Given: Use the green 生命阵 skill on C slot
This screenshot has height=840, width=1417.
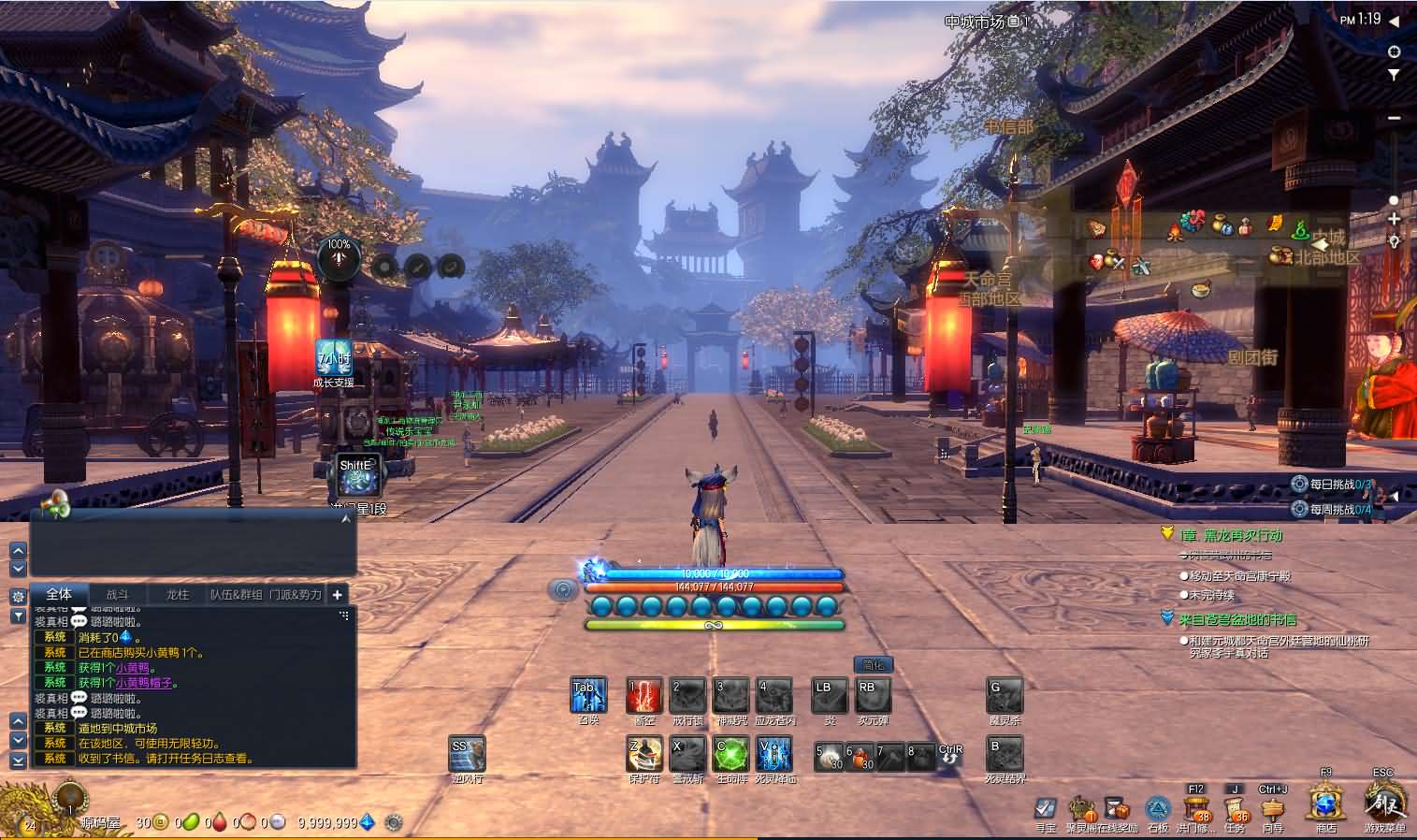Looking at the screenshot, I should pos(731,754).
